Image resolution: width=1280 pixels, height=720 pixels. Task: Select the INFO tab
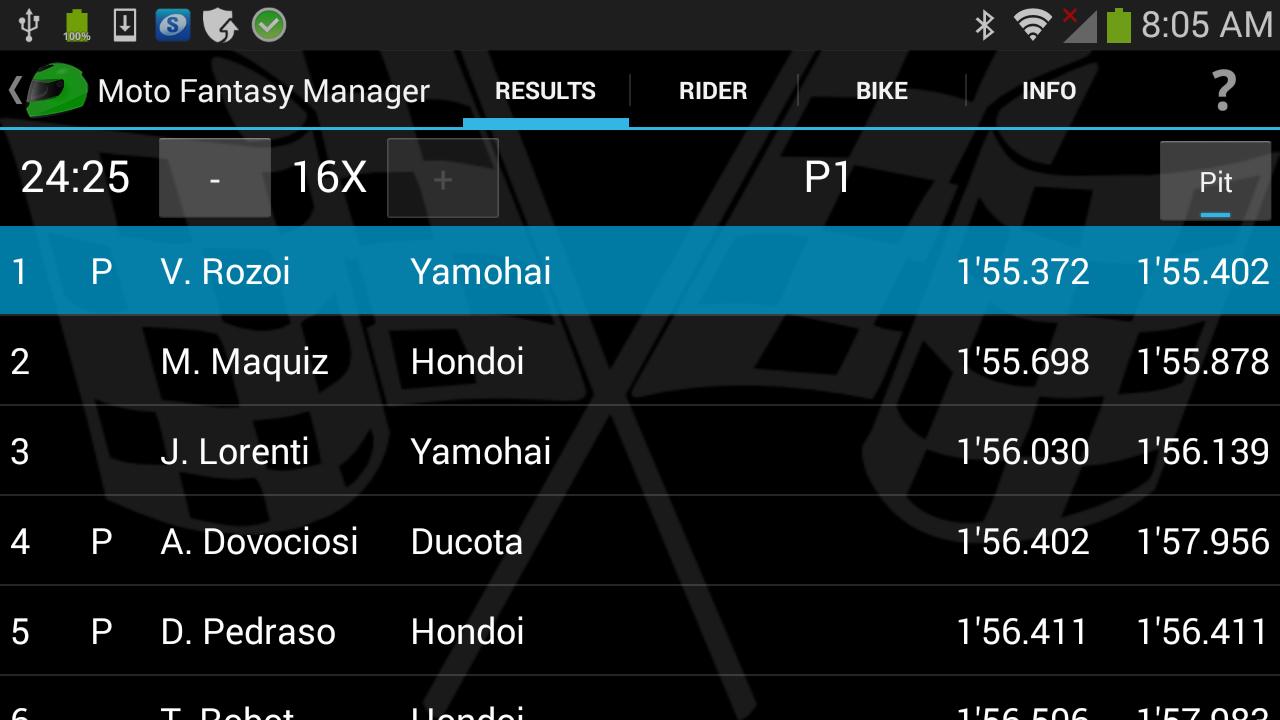pos(1049,90)
